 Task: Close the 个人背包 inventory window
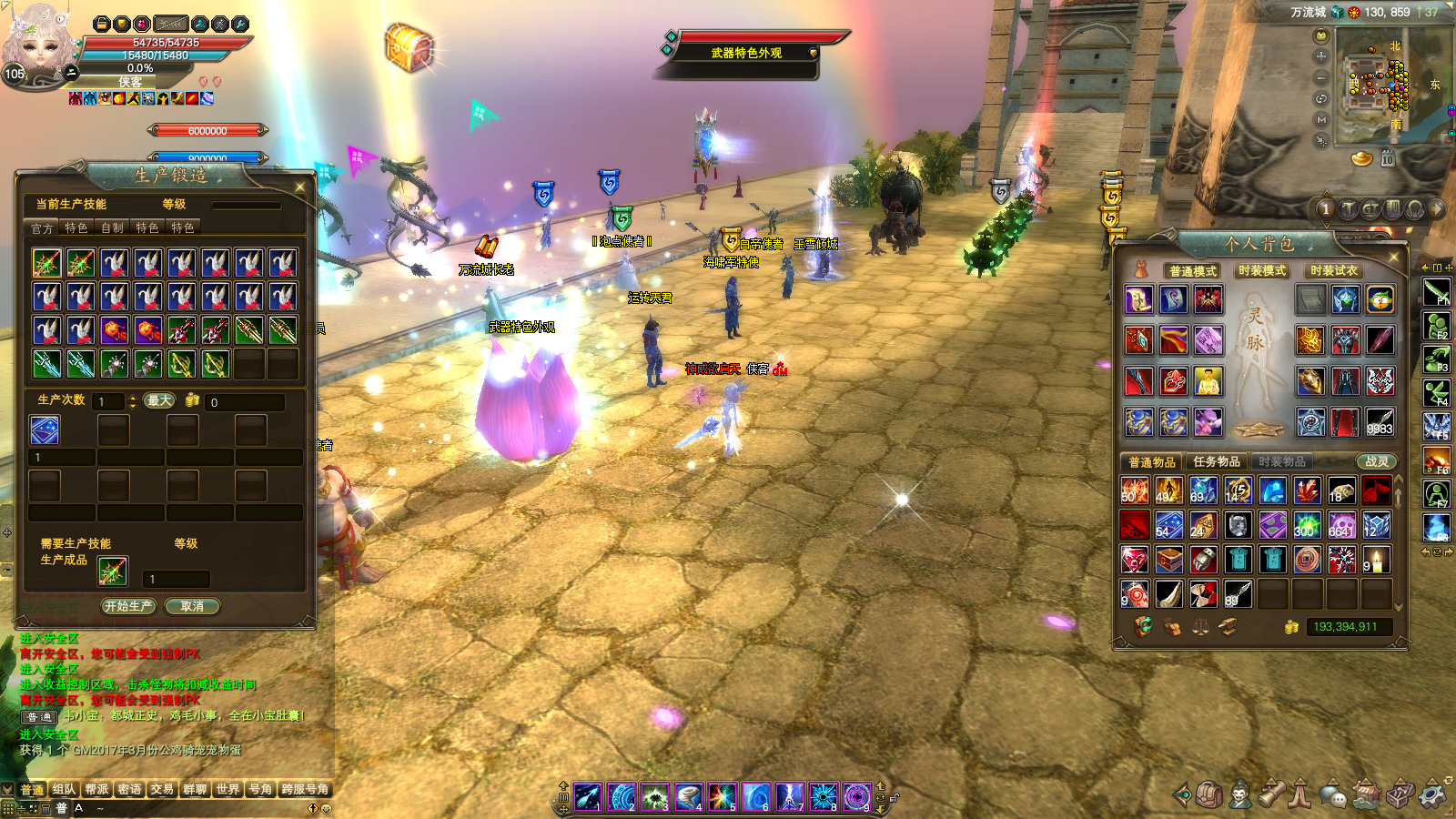coord(1393,258)
